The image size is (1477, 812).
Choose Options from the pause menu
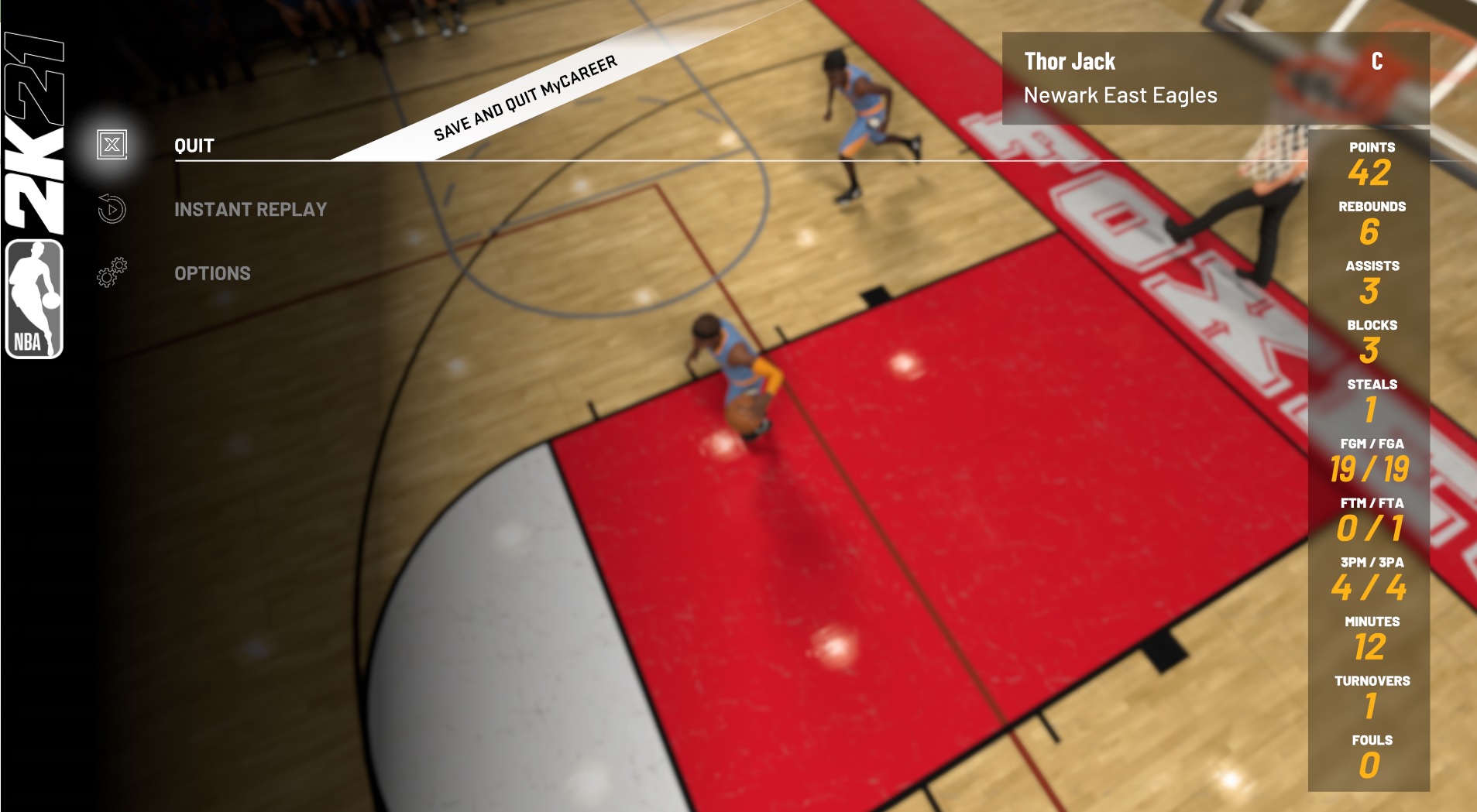coord(213,272)
